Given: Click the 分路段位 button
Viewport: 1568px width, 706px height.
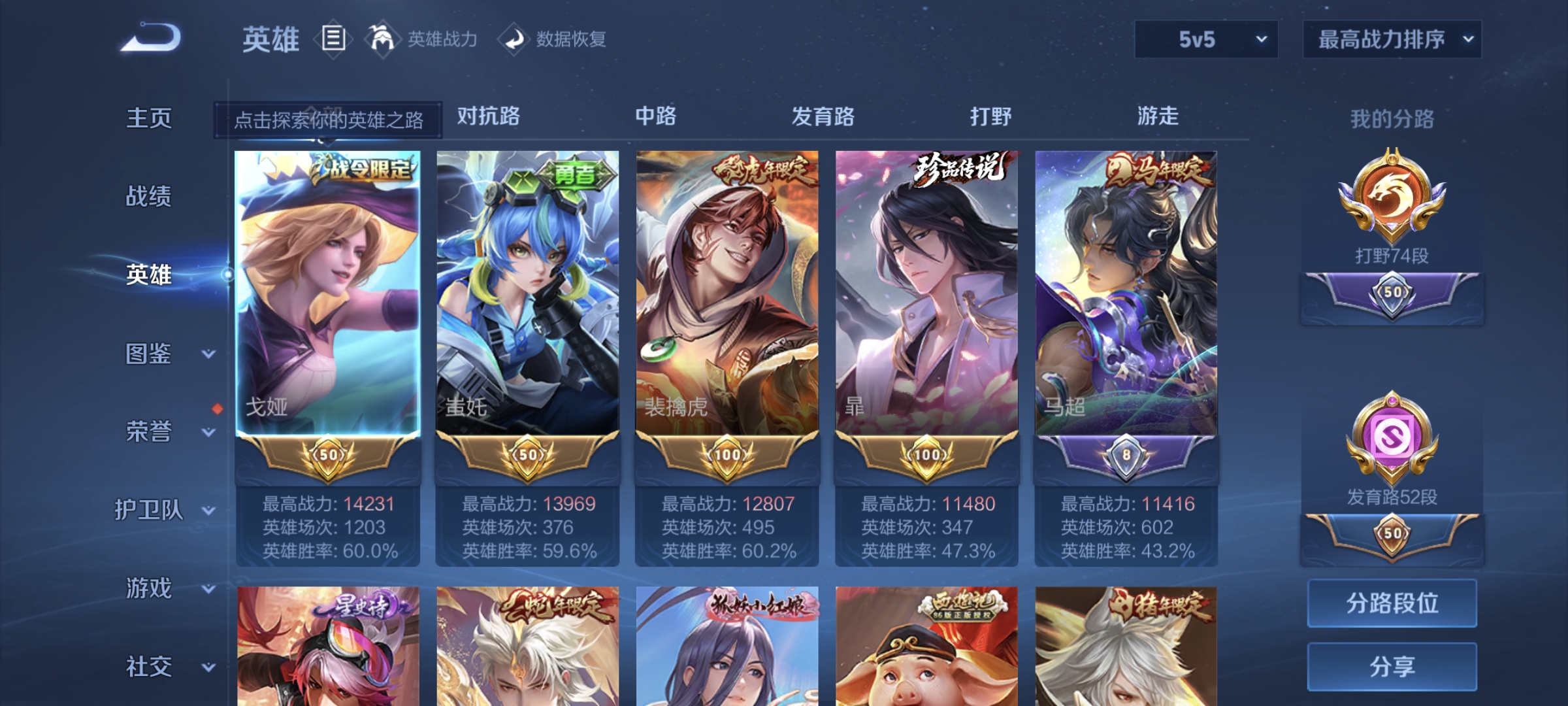Looking at the screenshot, I should pyautogui.click(x=1392, y=605).
